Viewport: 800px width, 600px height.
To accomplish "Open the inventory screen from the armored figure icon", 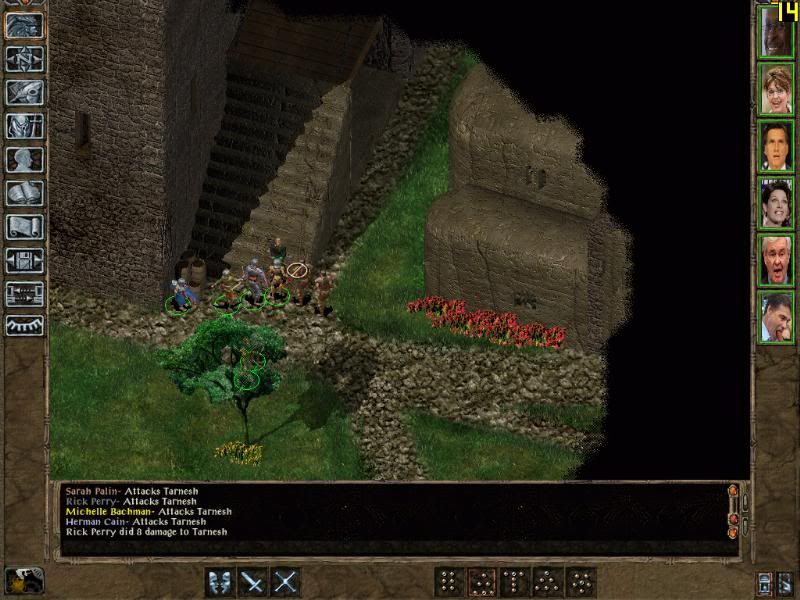I will point(25,126).
